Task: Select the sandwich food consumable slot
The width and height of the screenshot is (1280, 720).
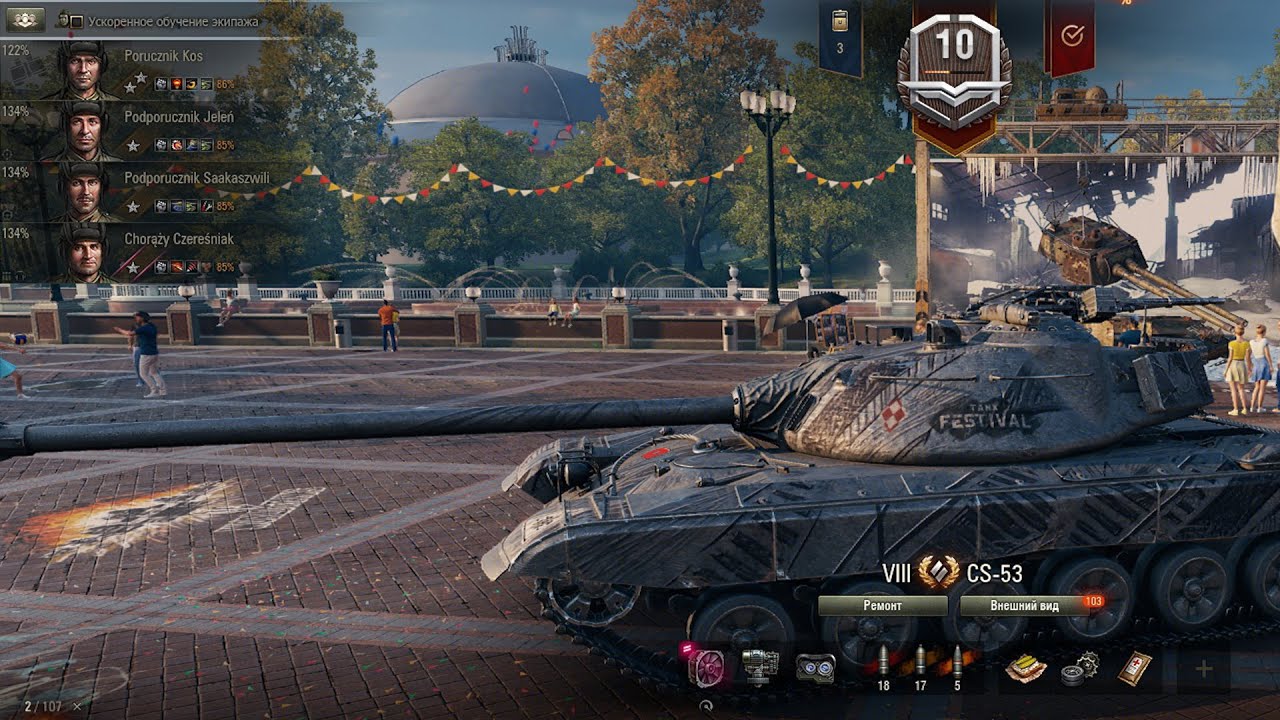Action: coord(1024,668)
